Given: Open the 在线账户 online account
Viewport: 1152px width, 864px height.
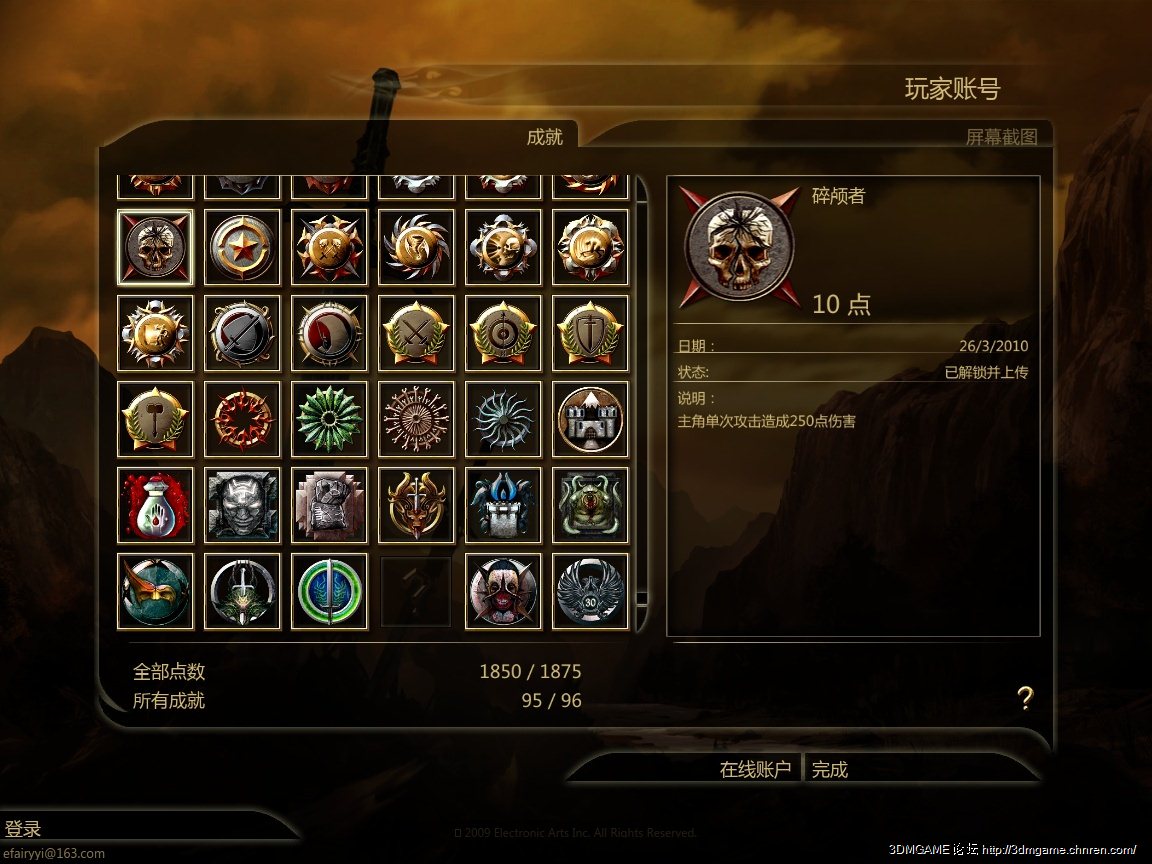Looking at the screenshot, I should 755,769.
